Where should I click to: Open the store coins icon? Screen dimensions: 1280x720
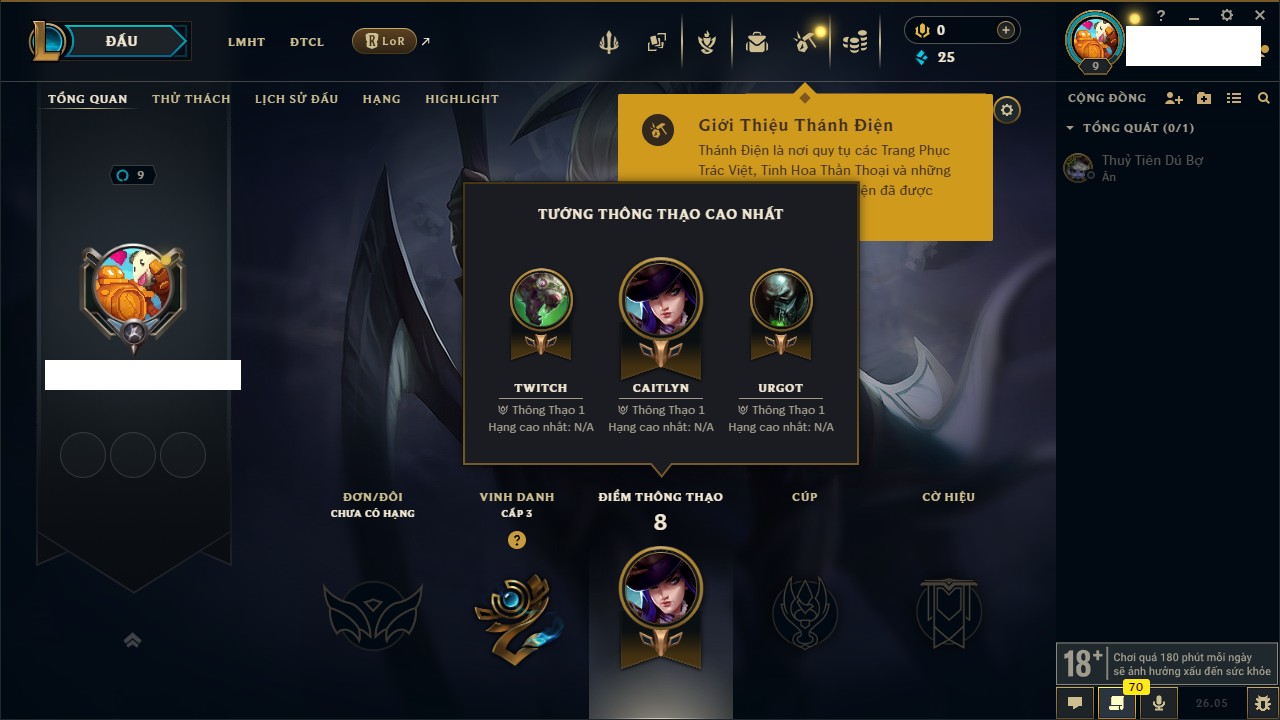(x=854, y=42)
